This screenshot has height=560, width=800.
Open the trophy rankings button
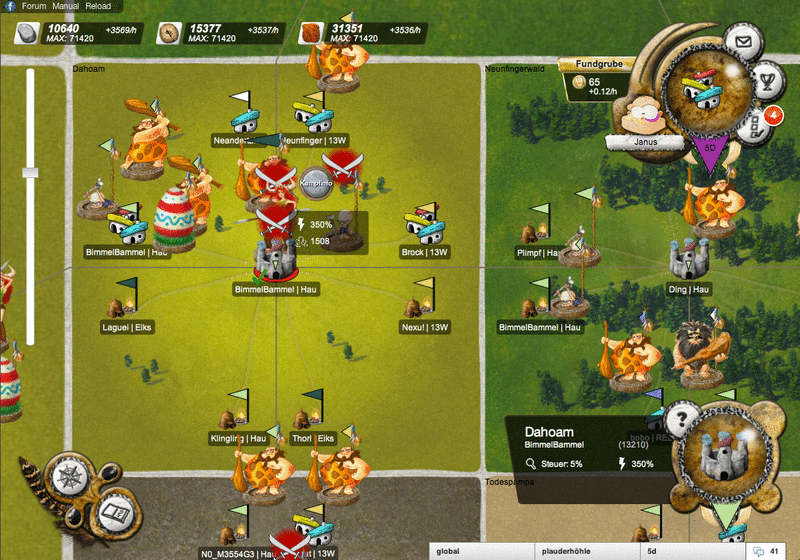768,78
